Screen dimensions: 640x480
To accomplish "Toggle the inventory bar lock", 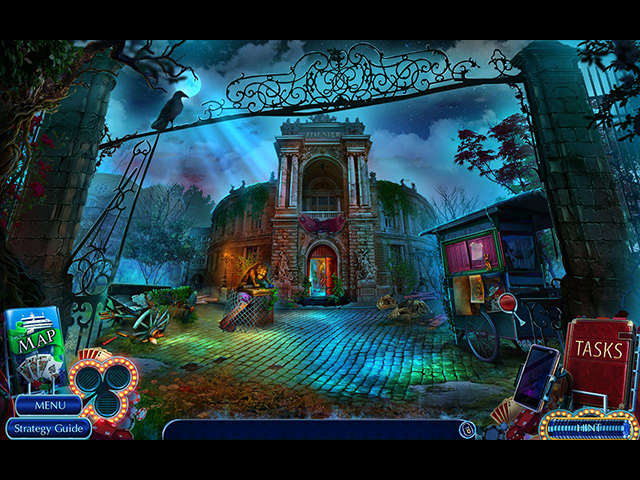I will 466,430.
